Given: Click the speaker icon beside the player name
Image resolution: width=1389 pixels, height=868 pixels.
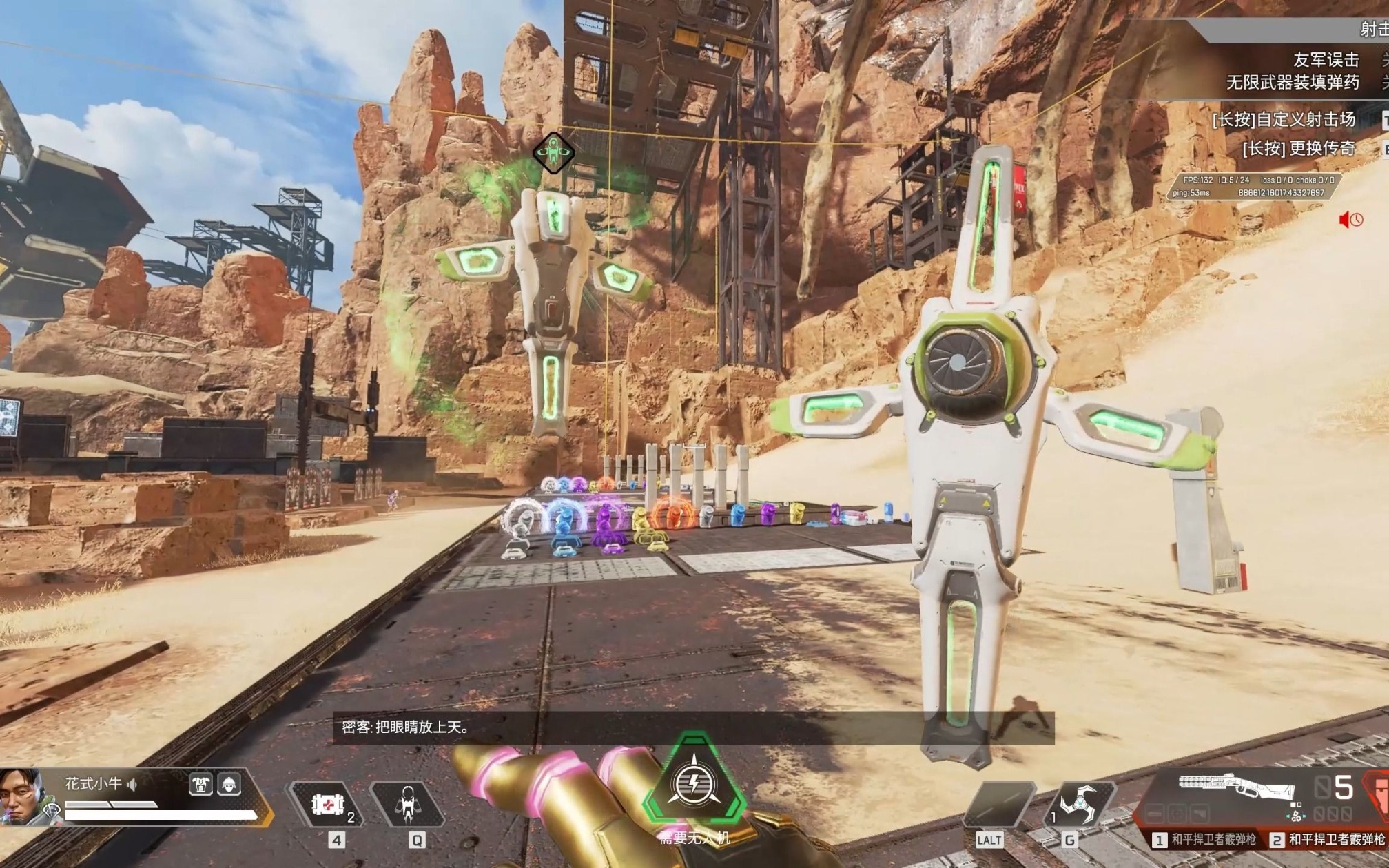Looking at the screenshot, I should (x=132, y=784).
